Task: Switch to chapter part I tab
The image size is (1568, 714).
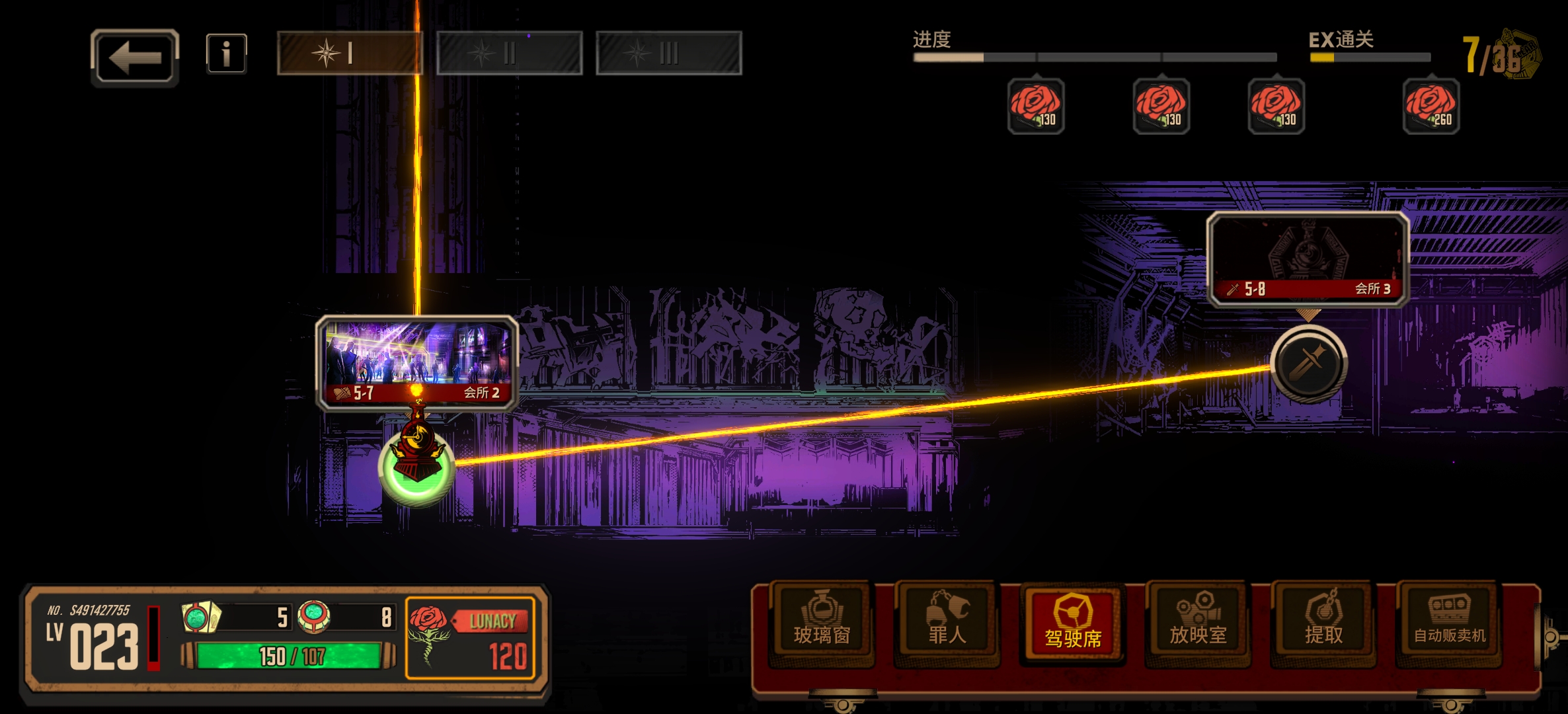Action: pos(349,53)
